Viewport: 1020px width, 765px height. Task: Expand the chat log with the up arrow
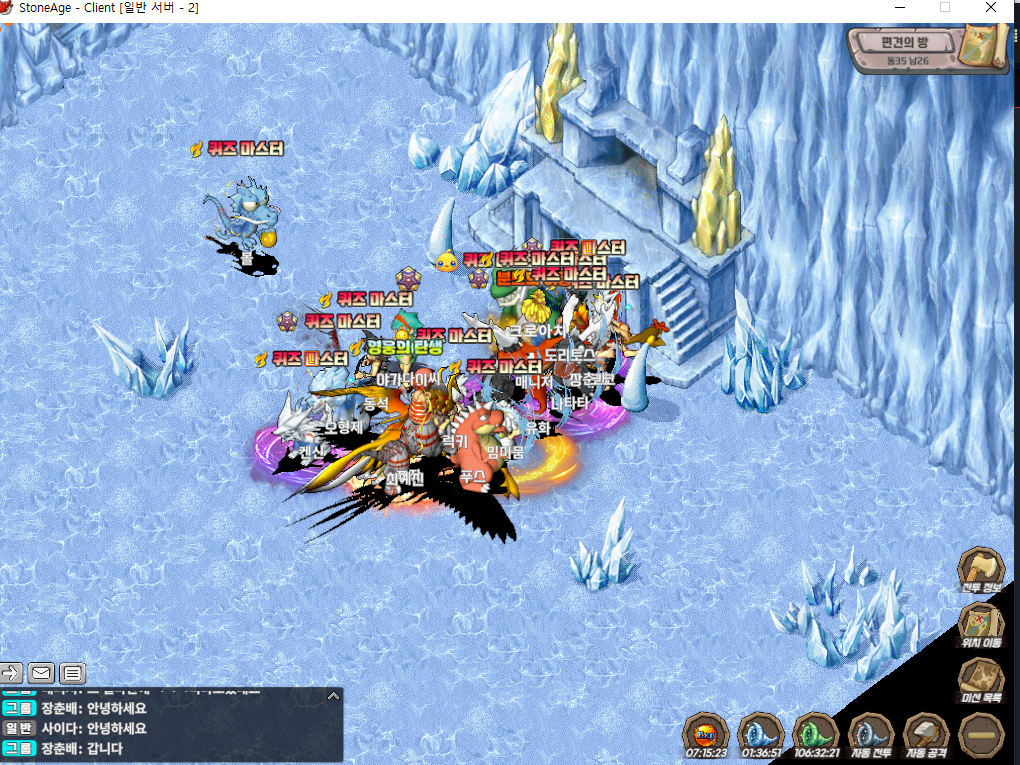coord(334,695)
